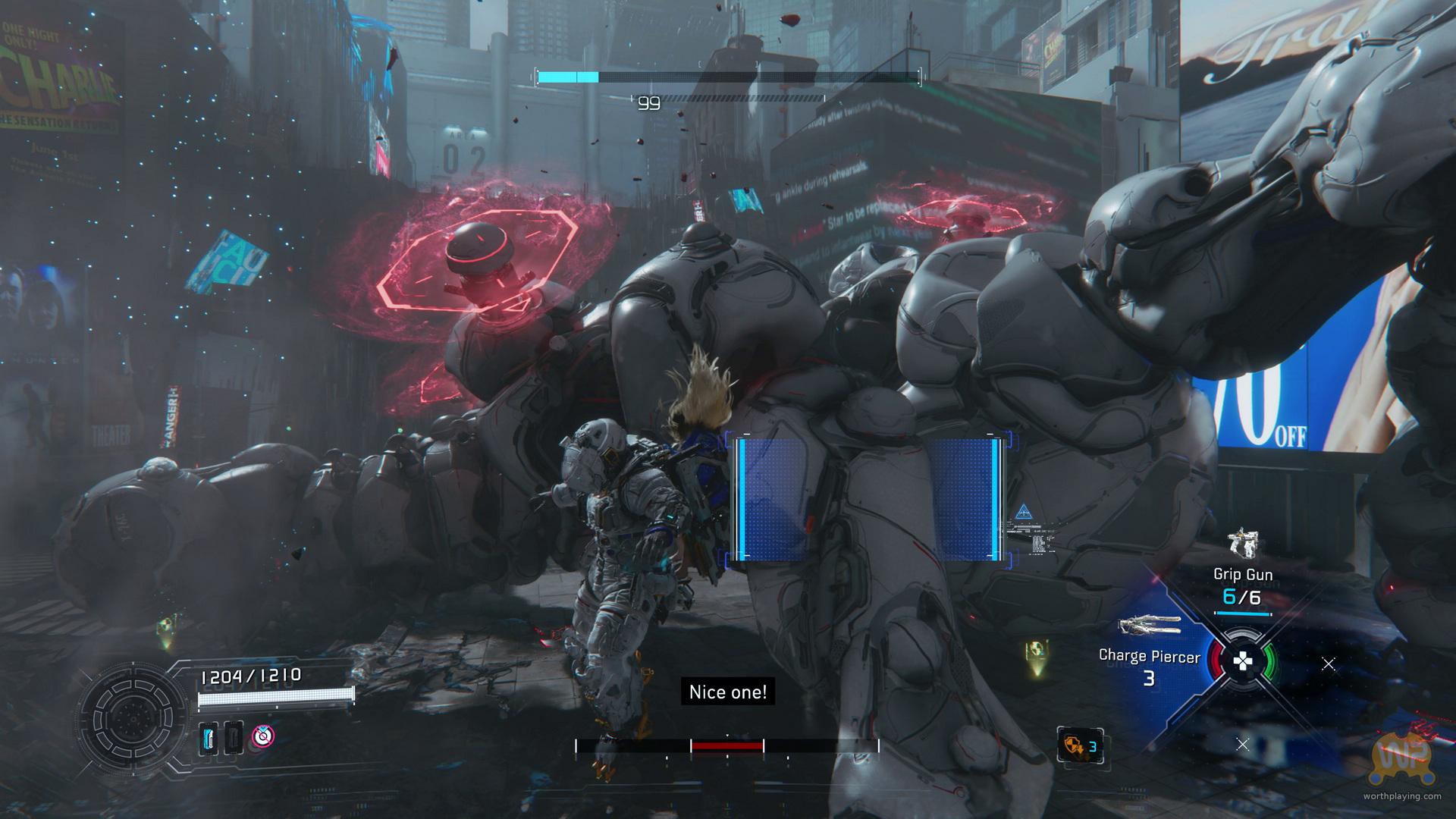Click the pink crossed-out circle status icon
Viewport: 1456px width, 819px height.
(x=262, y=736)
